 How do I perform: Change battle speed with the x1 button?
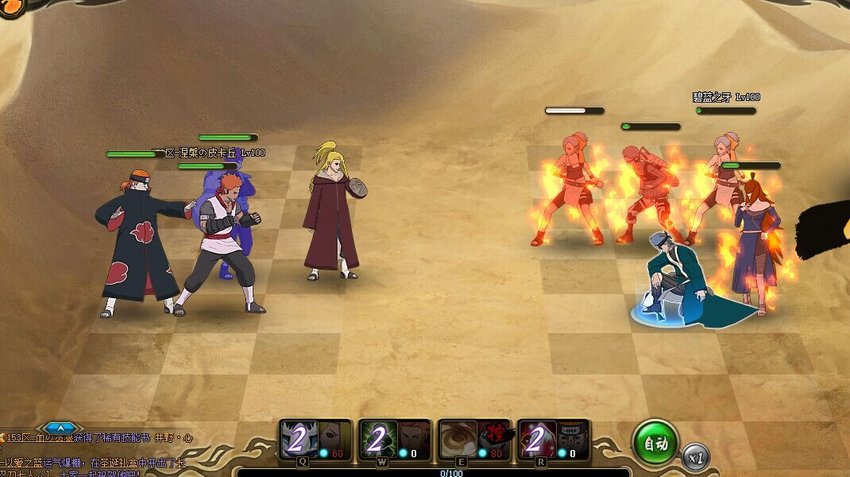coord(695,456)
